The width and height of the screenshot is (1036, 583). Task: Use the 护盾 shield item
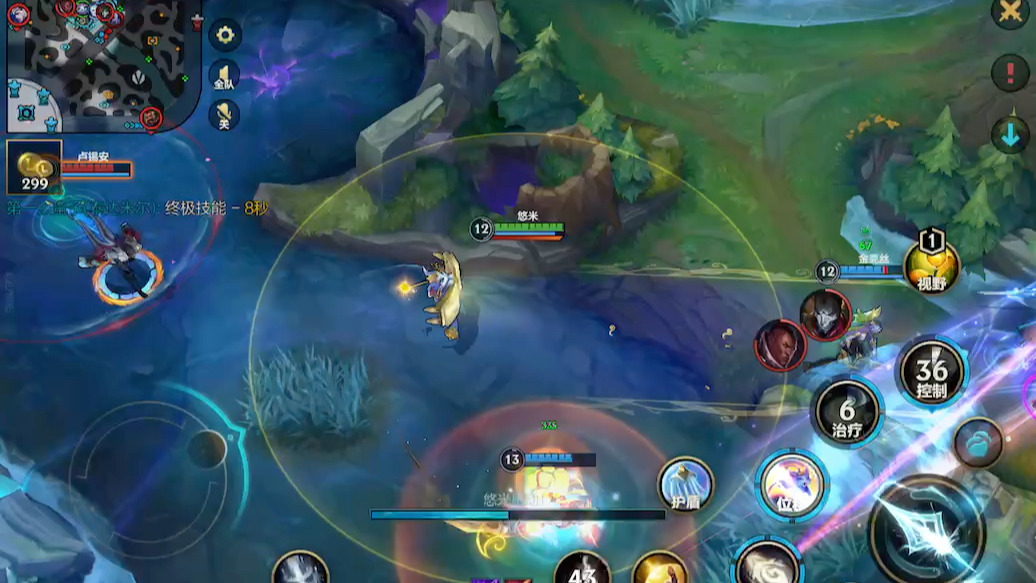[685, 484]
